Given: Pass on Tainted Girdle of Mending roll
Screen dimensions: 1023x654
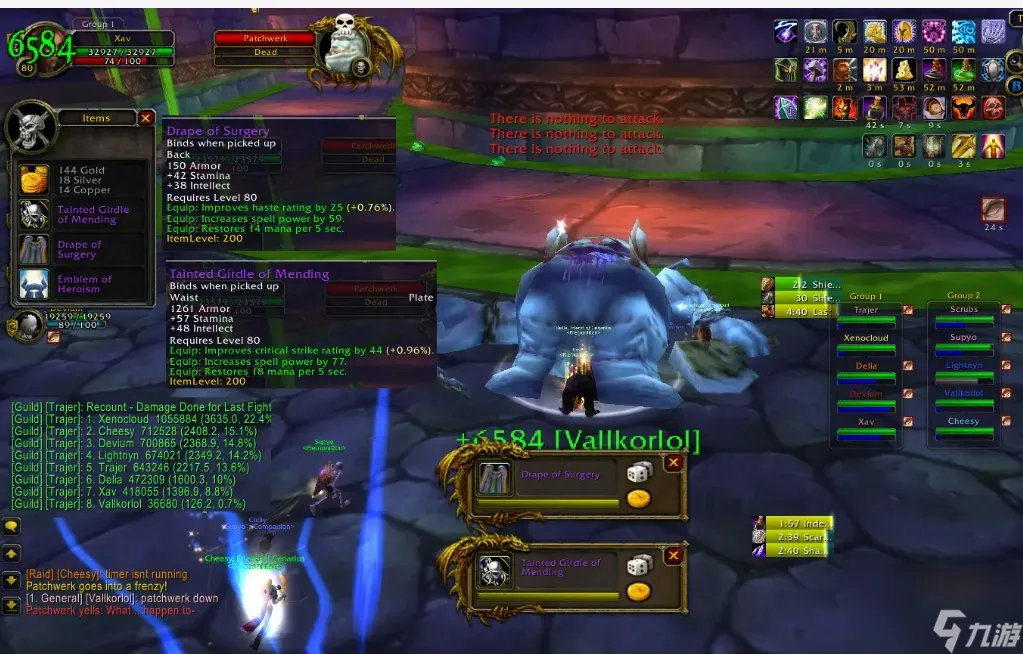Looking at the screenshot, I should [x=674, y=555].
